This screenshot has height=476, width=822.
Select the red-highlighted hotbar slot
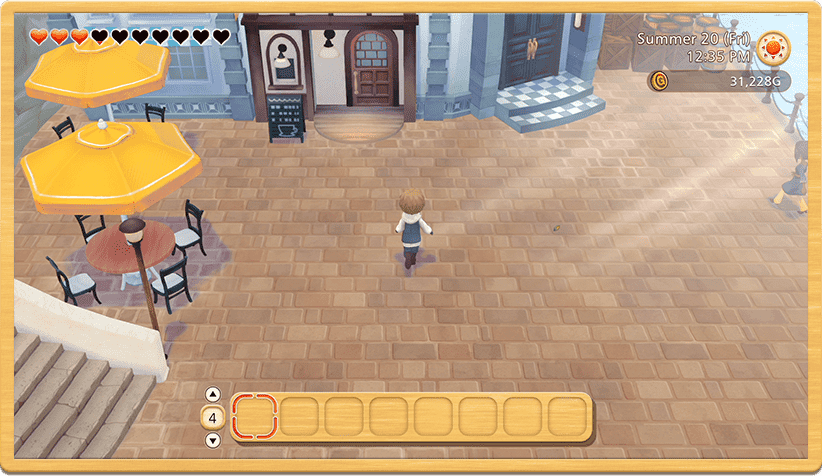(x=255, y=416)
